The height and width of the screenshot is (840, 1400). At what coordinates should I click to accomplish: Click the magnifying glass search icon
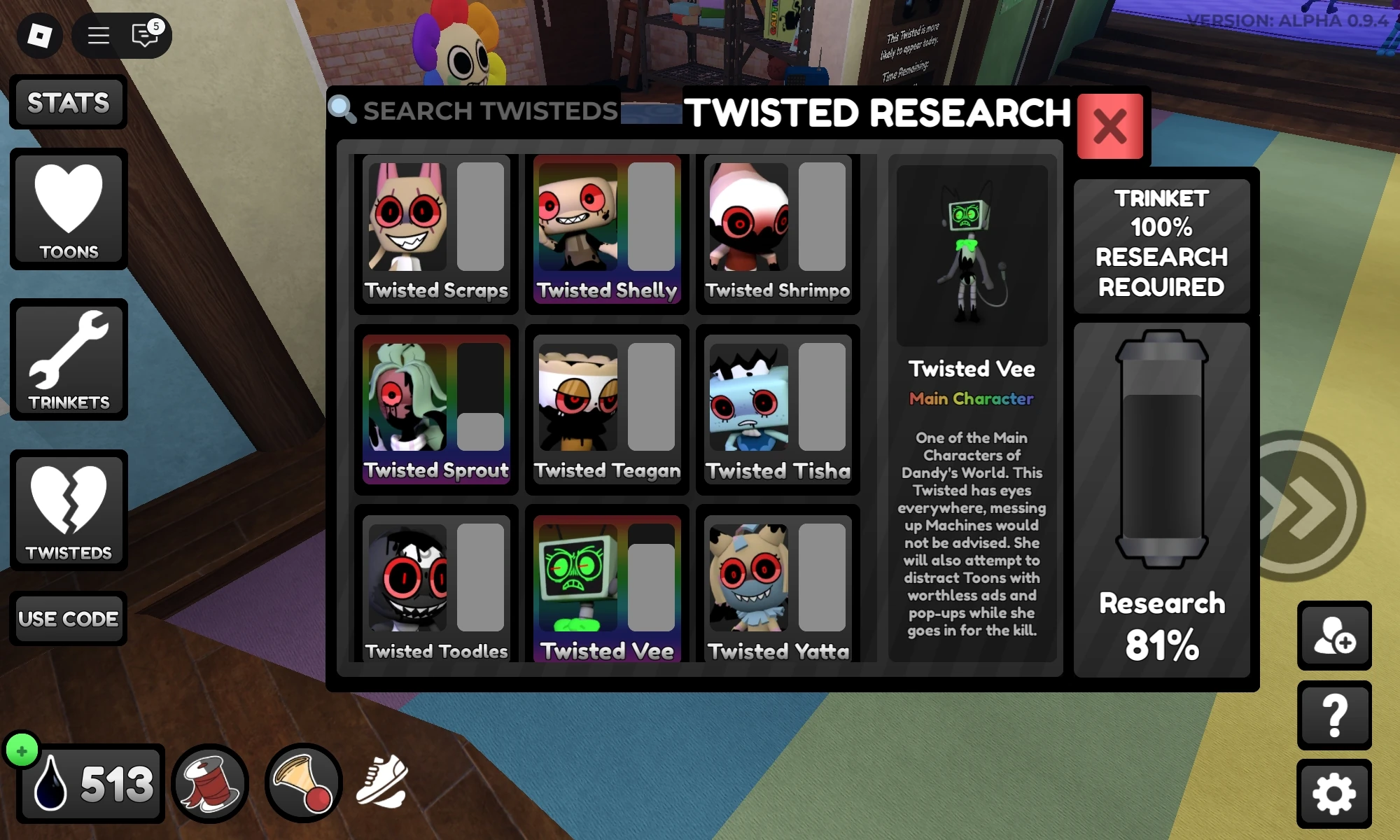pos(342,110)
